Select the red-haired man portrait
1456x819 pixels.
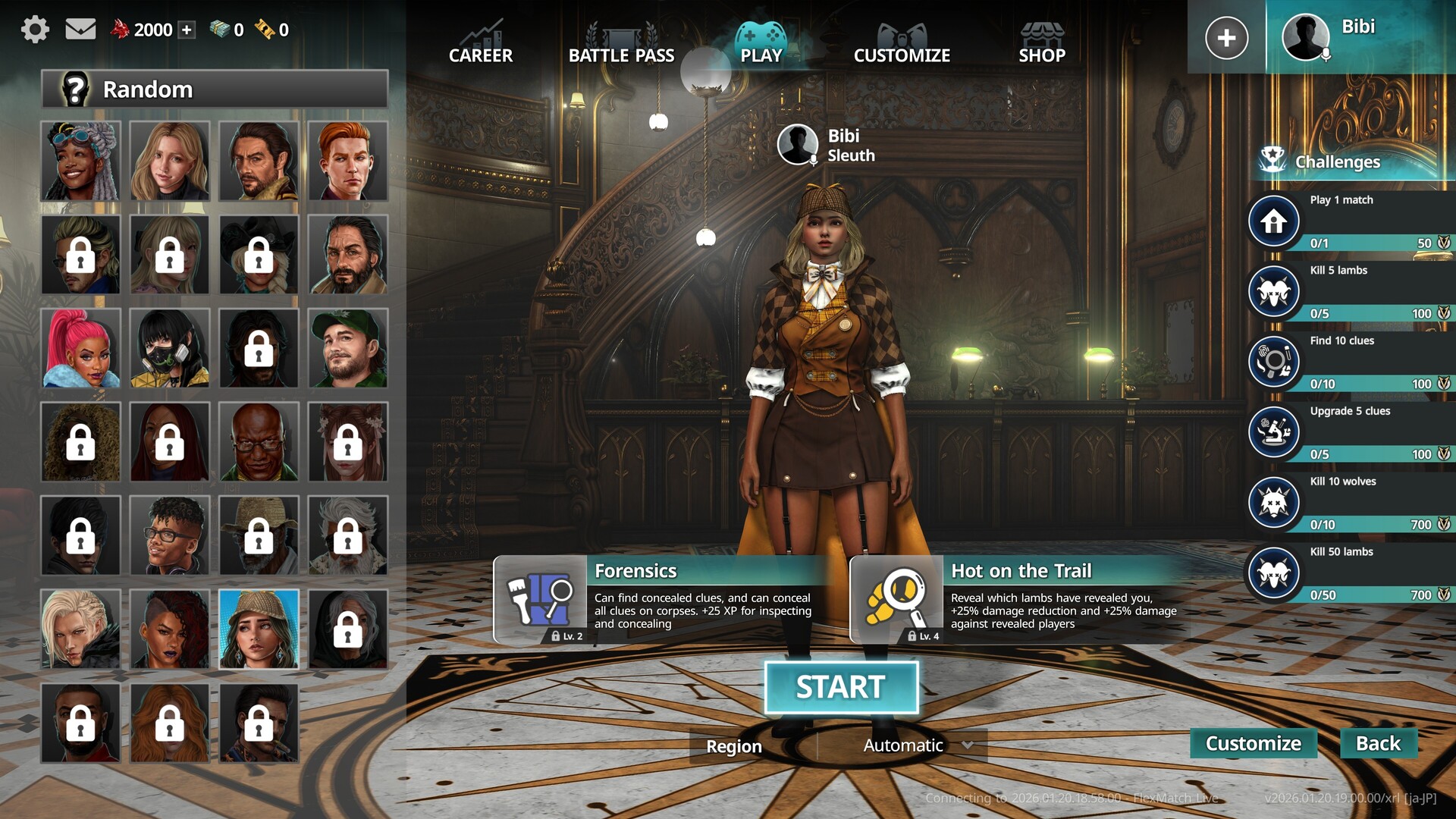pos(348,161)
